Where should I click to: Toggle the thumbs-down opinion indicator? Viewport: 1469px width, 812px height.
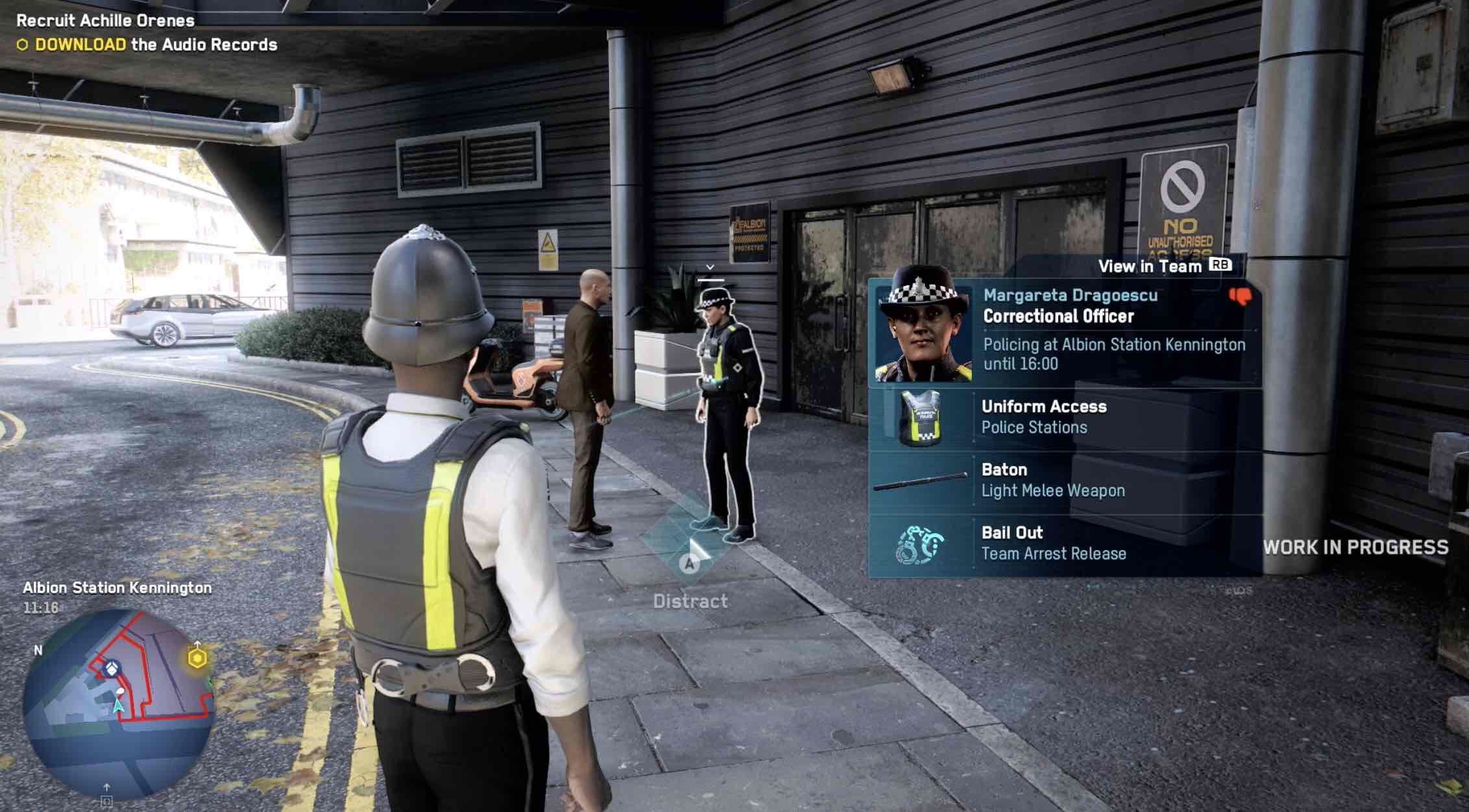[x=1241, y=295]
